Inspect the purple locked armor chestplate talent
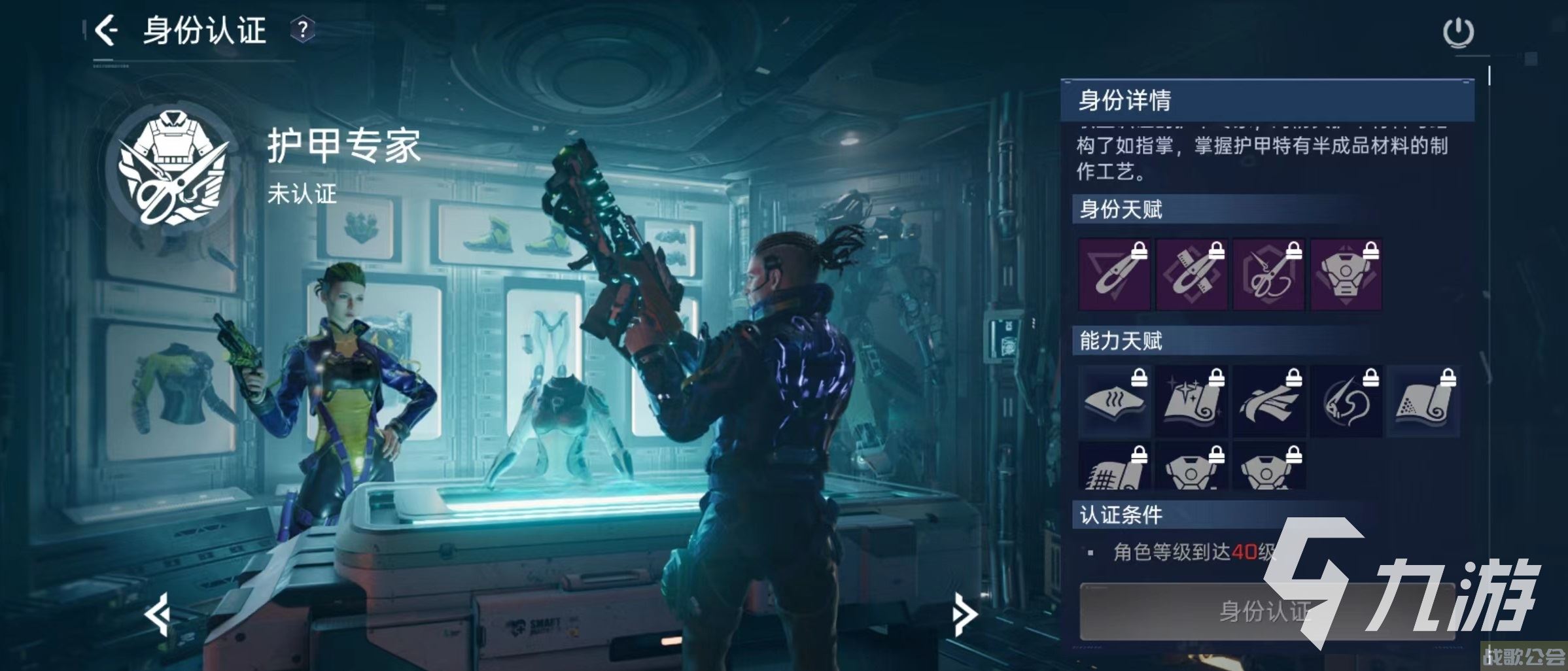This screenshot has width=1568, height=671. point(1346,274)
